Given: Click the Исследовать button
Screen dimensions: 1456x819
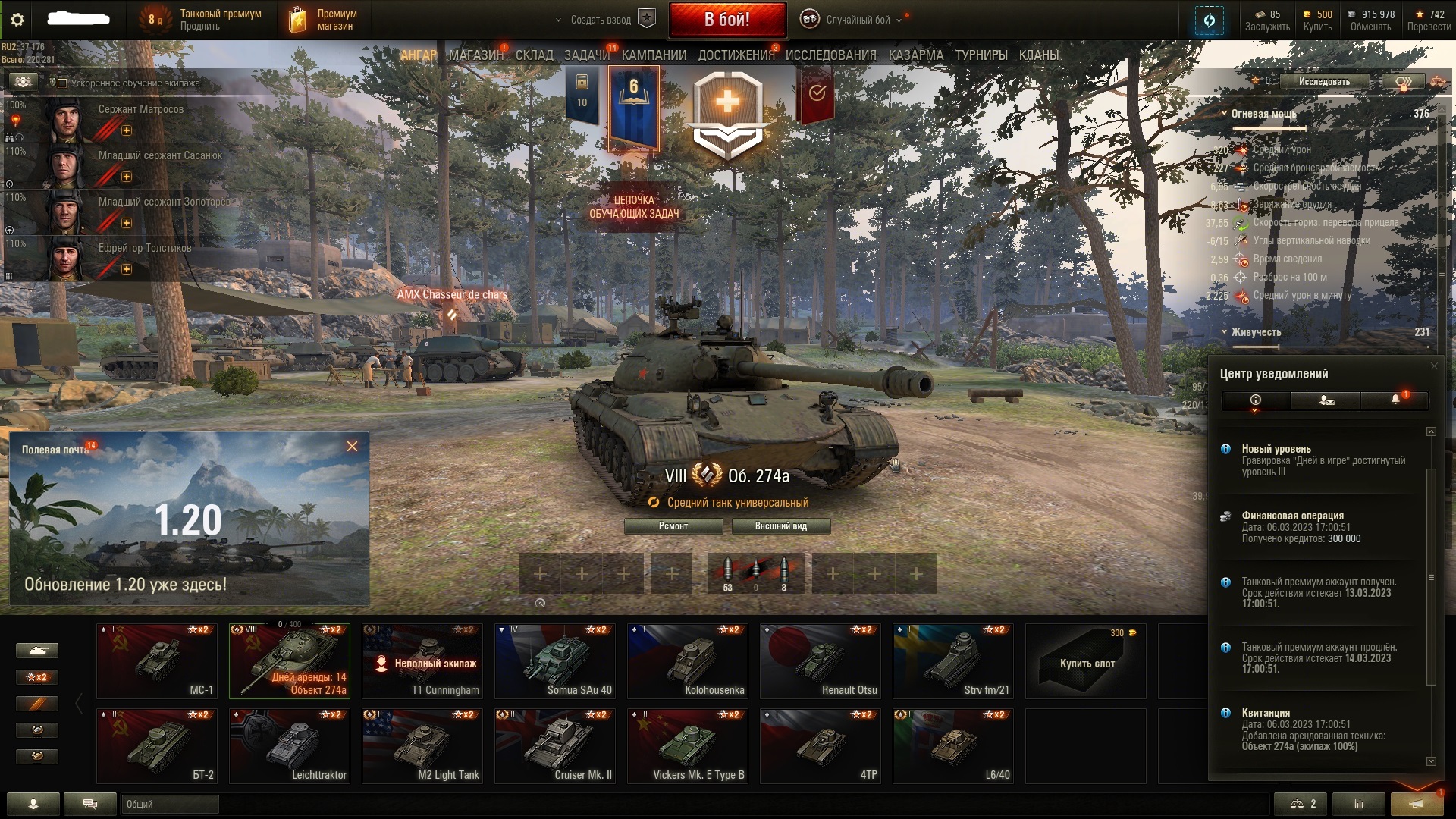Looking at the screenshot, I should click(1323, 82).
